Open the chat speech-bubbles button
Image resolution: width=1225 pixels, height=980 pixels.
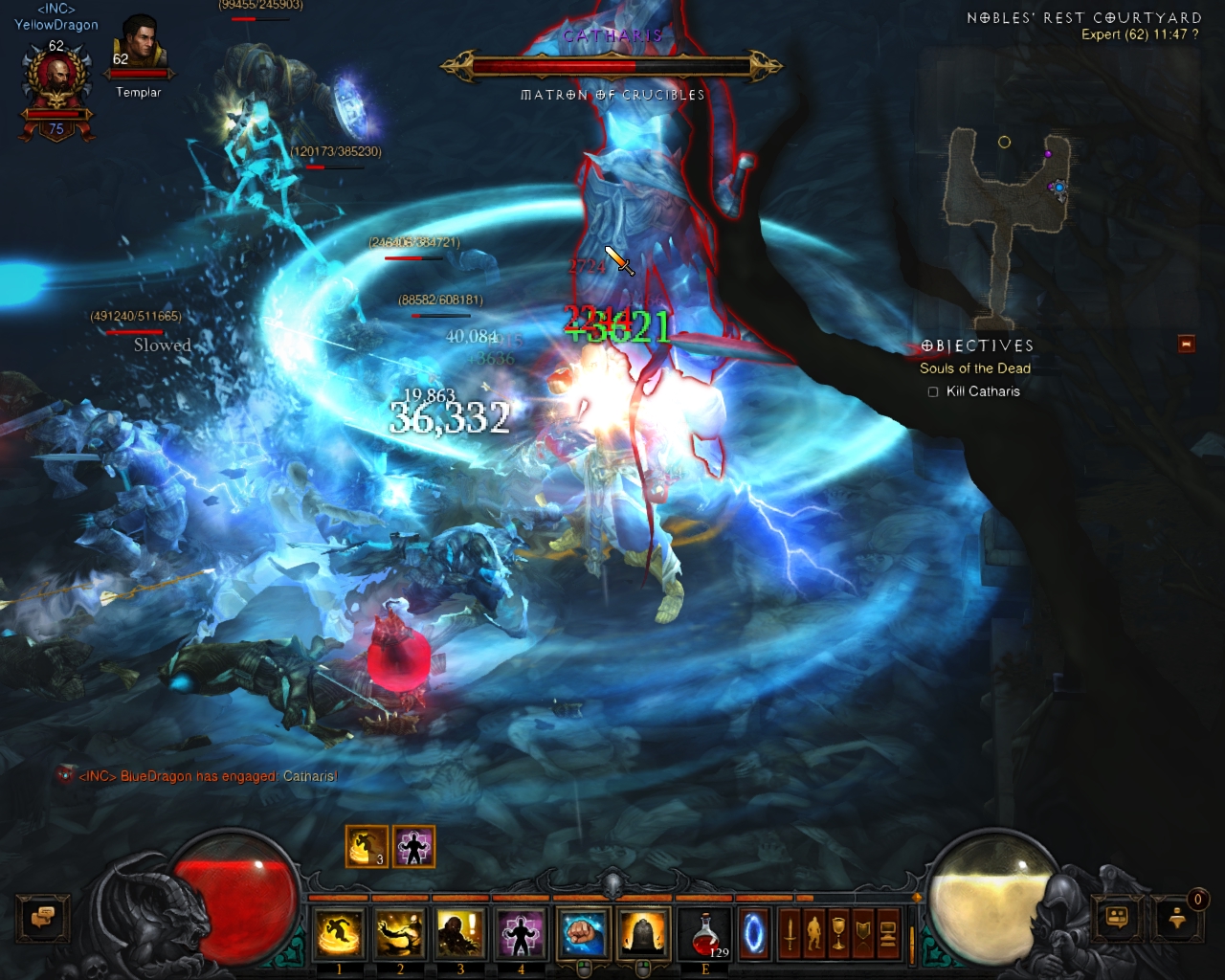tap(42, 918)
